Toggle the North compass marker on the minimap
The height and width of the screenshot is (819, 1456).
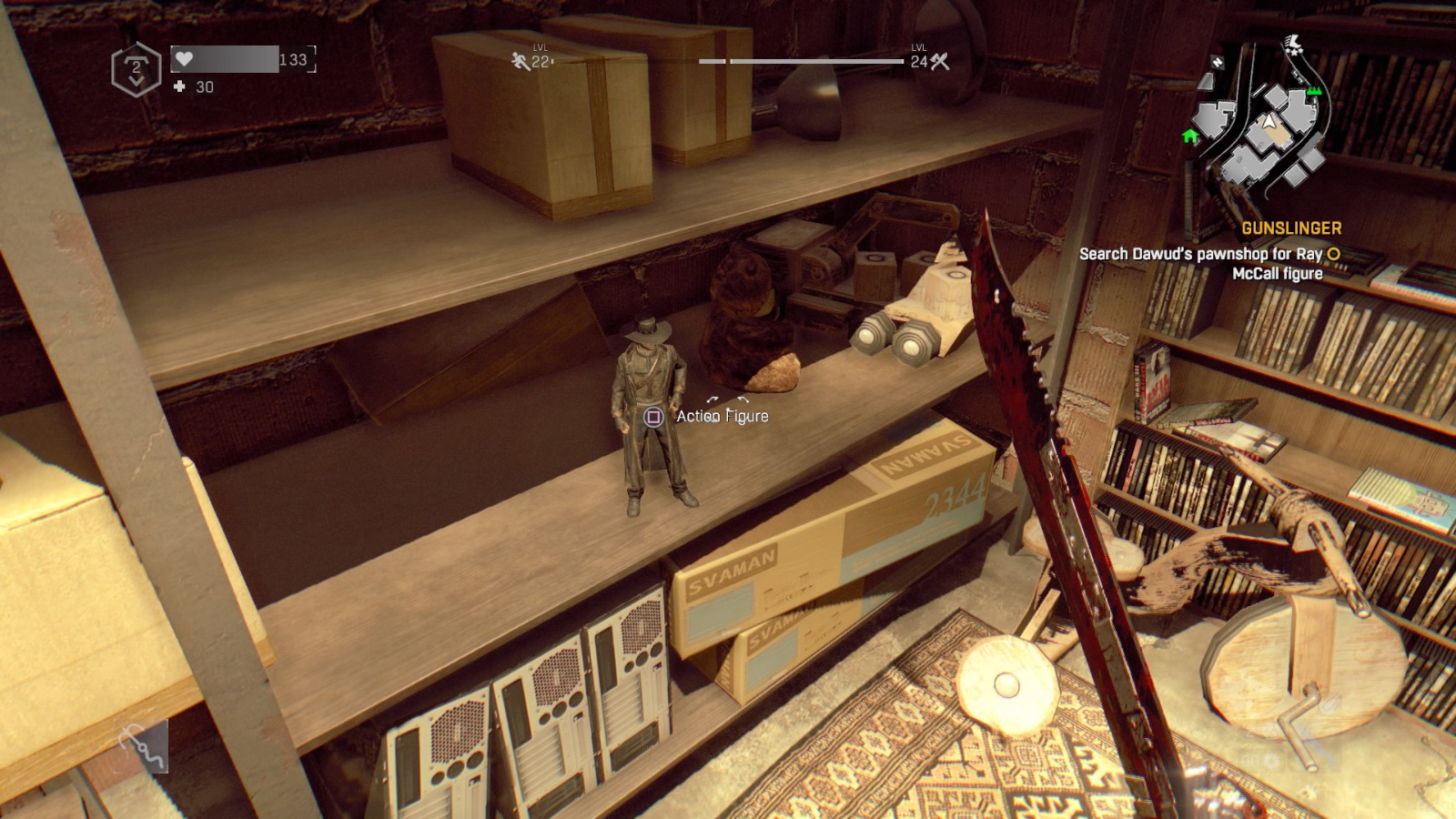1217,62
